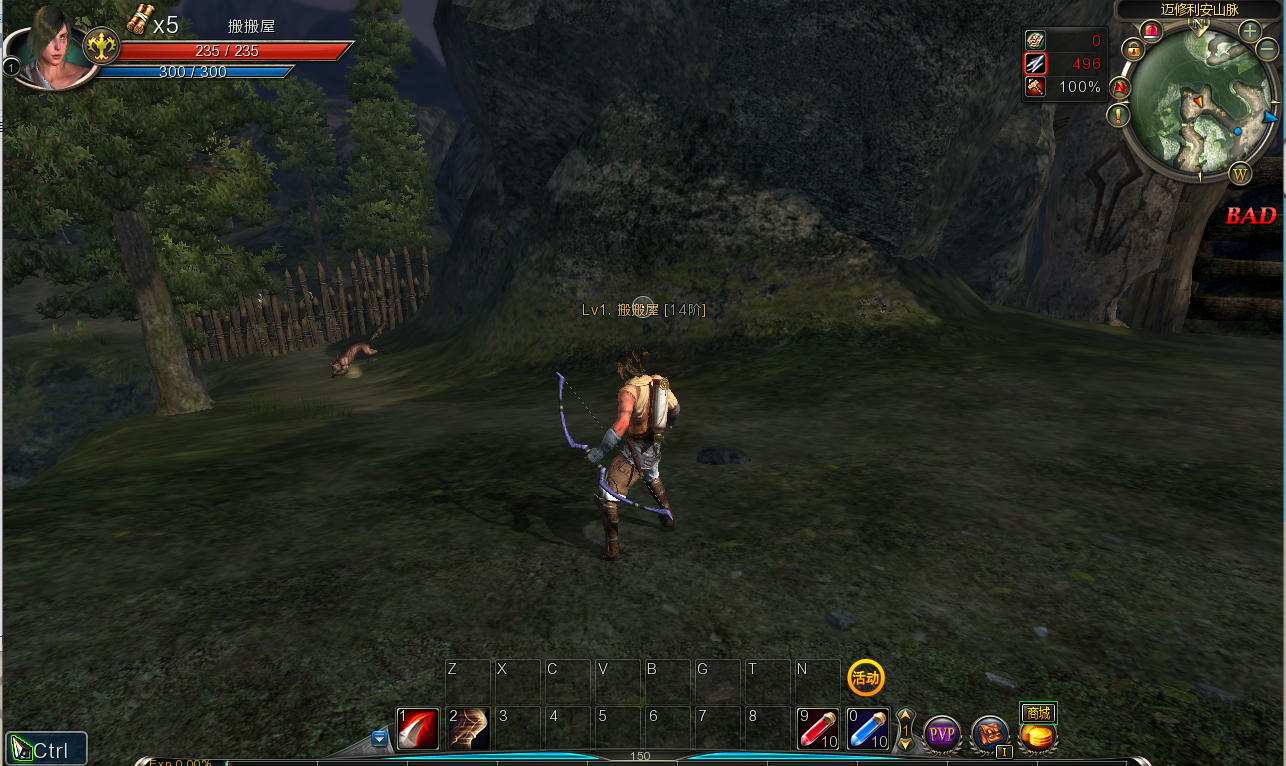Open the world map W button
This screenshot has width=1286, height=766.
pos(1240,174)
